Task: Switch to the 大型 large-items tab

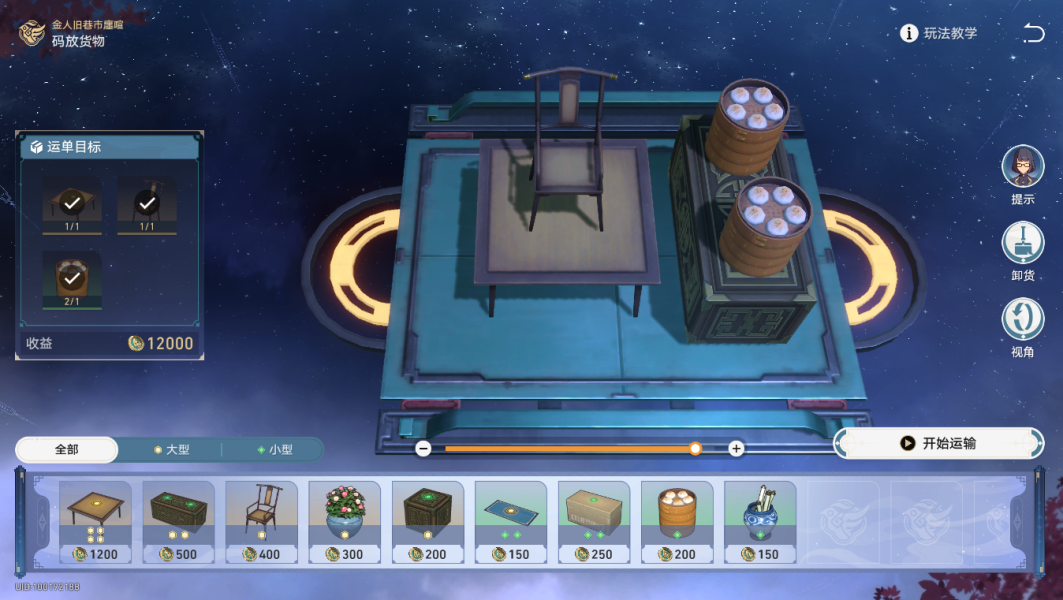Action: point(170,450)
